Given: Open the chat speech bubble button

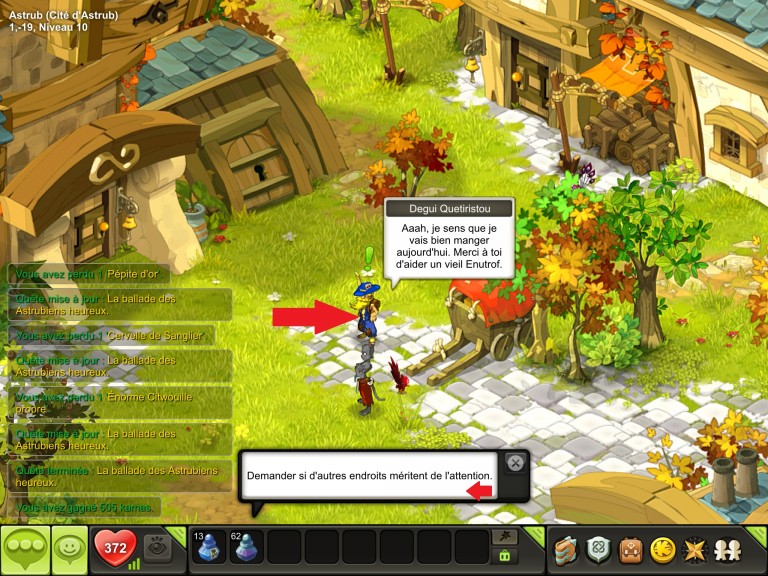Looking at the screenshot, I should tap(24, 549).
